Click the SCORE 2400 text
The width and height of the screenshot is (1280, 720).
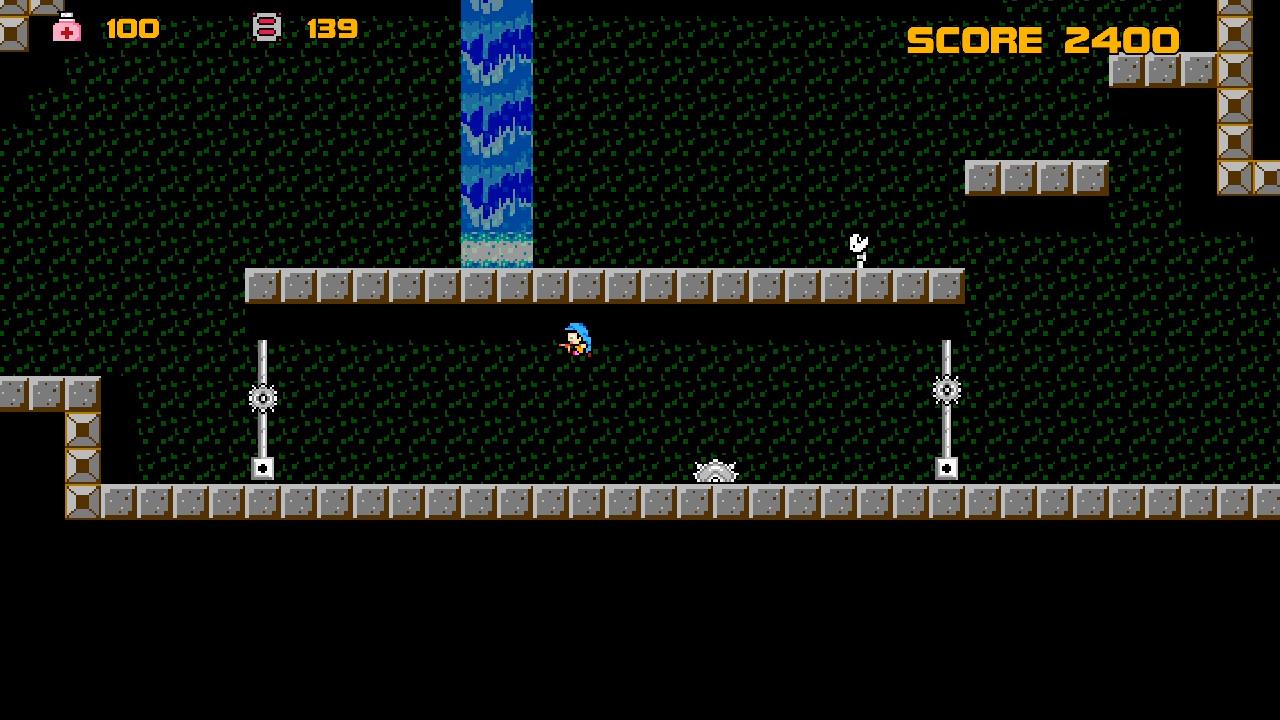point(1043,40)
